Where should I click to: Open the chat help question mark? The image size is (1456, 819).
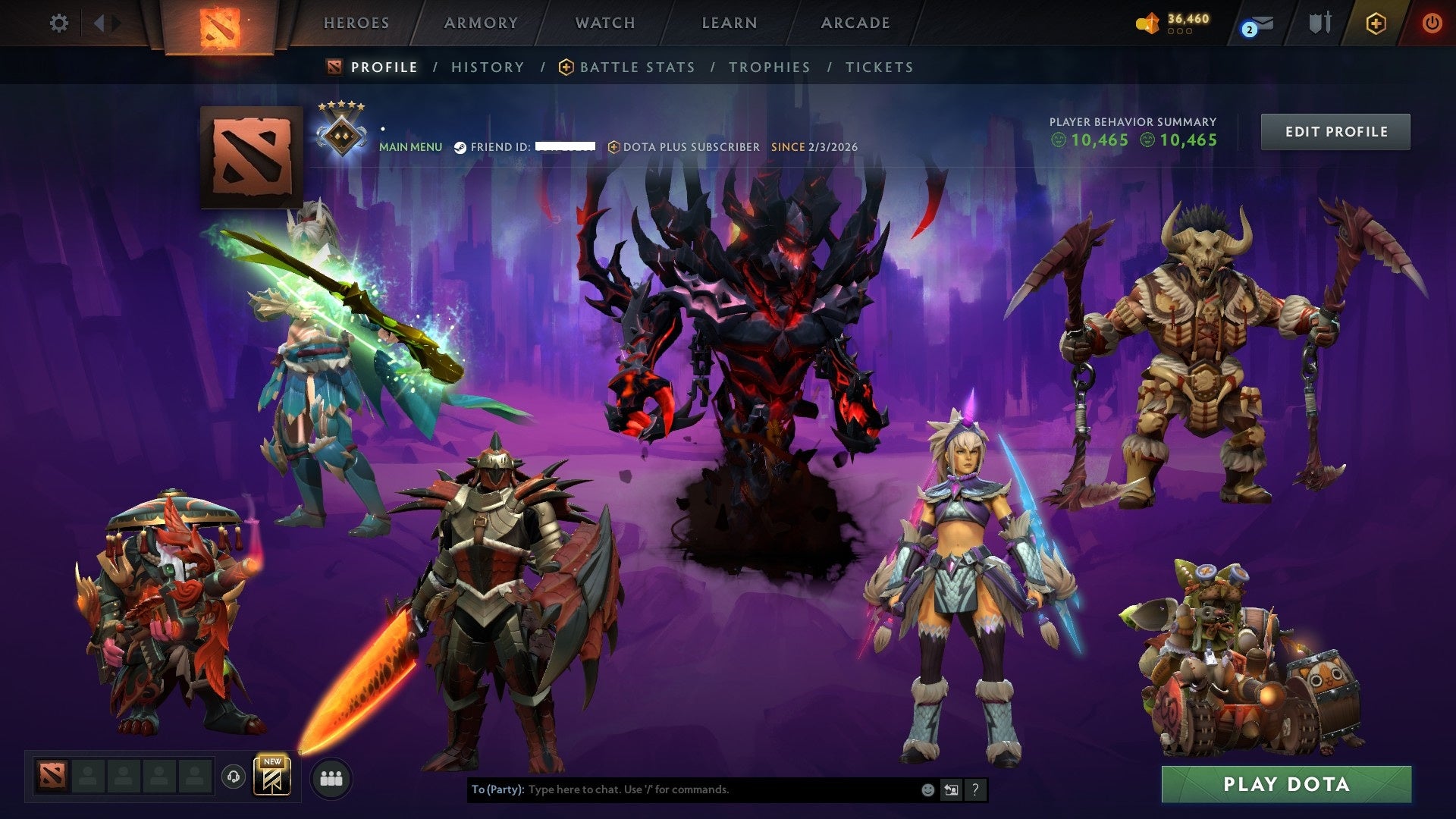[974, 789]
